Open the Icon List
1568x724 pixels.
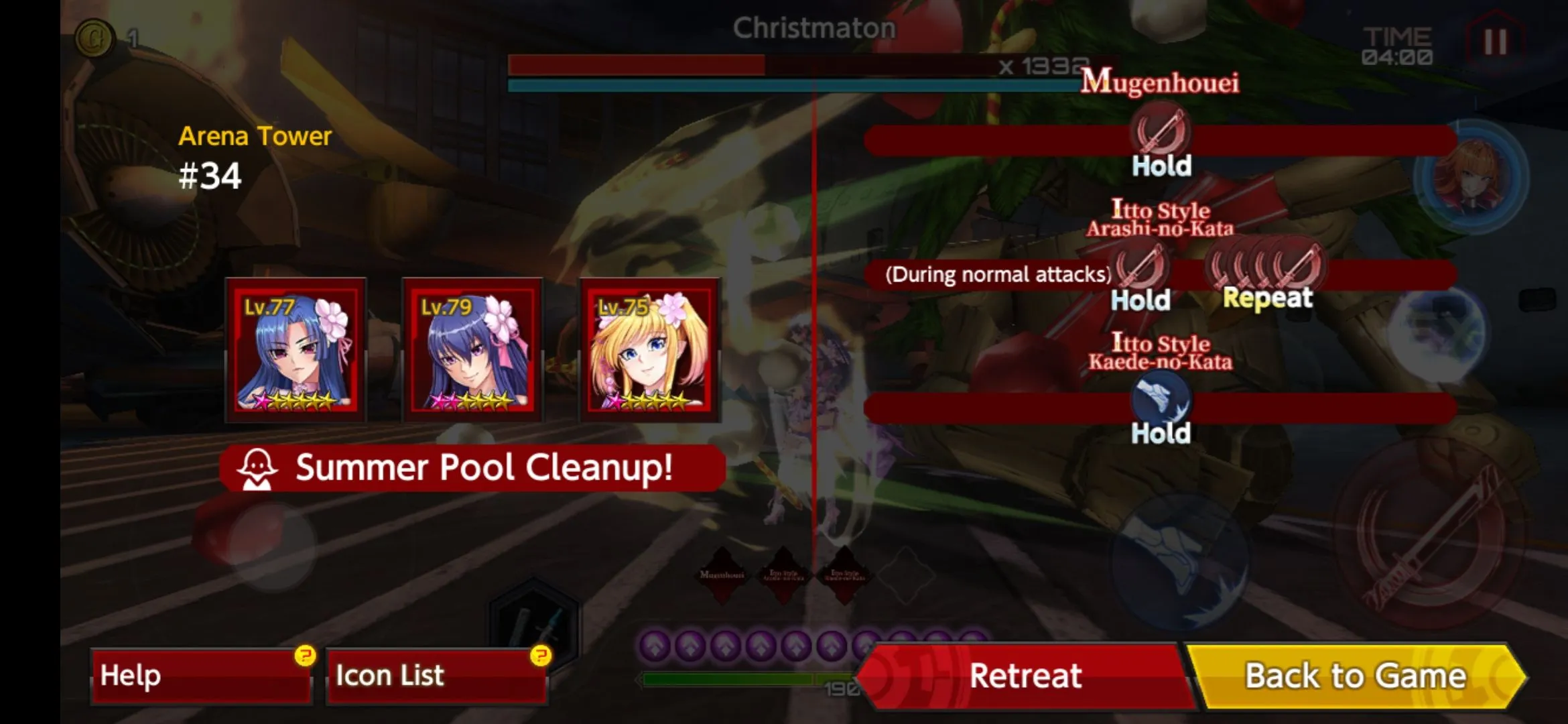point(436,676)
